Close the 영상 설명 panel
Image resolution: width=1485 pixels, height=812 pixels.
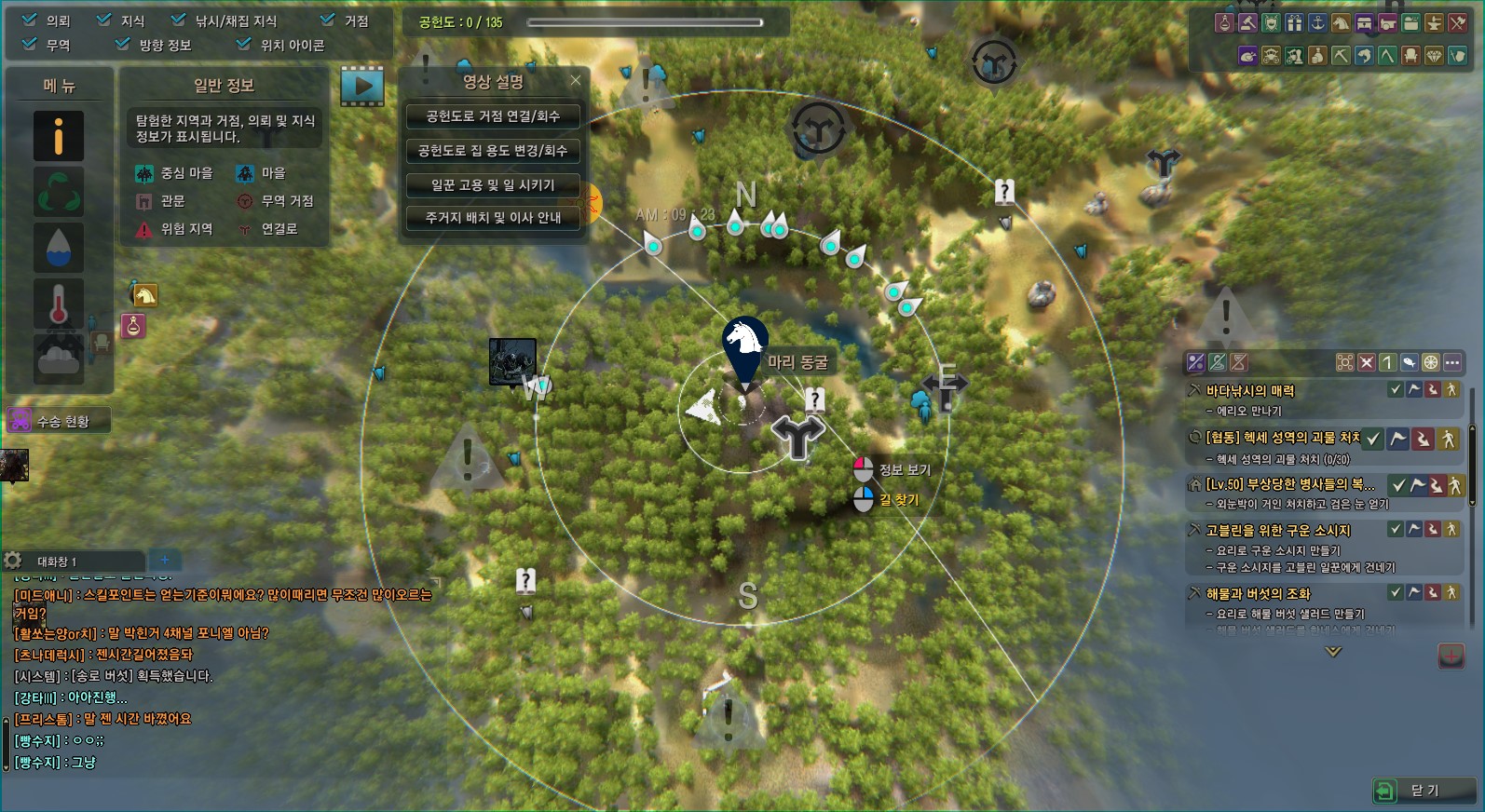click(x=576, y=80)
